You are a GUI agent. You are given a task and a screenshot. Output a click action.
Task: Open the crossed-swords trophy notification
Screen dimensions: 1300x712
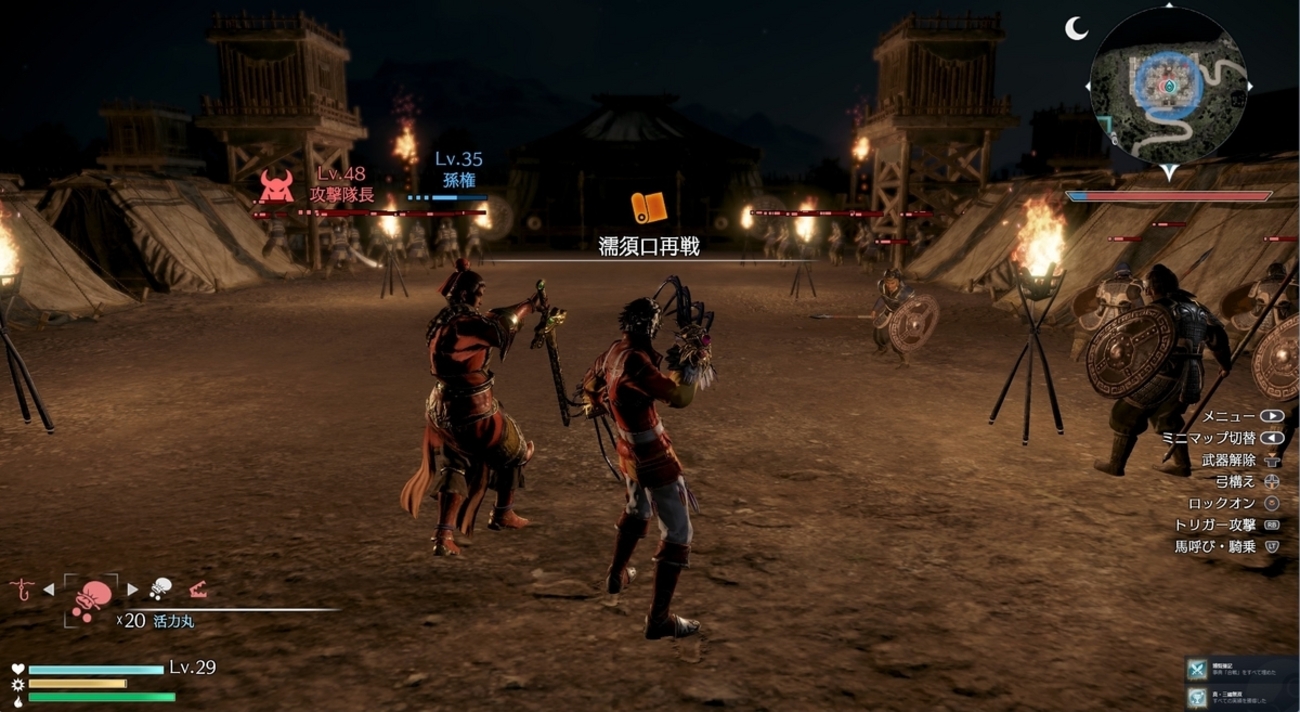[1196, 669]
